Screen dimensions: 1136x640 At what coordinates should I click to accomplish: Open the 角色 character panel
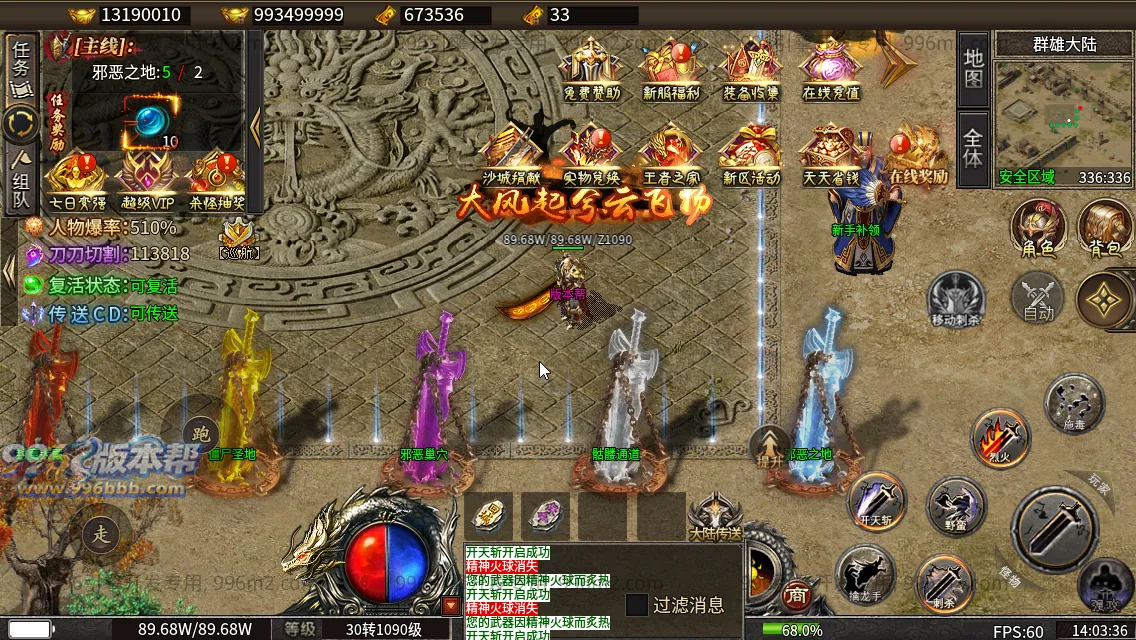[x=1038, y=228]
